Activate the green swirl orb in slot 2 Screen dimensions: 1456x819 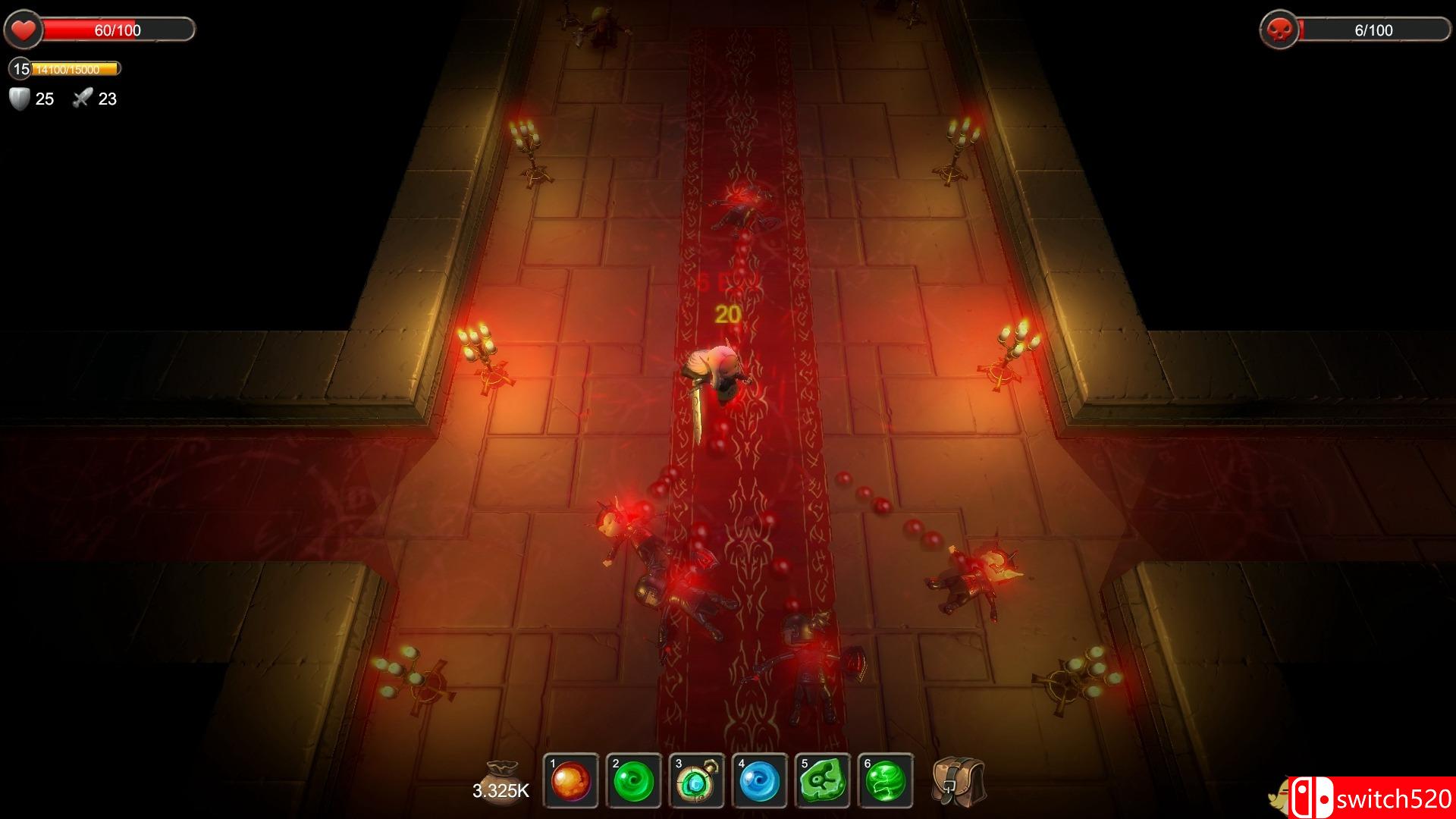pyautogui.click(x=634, y=781)
